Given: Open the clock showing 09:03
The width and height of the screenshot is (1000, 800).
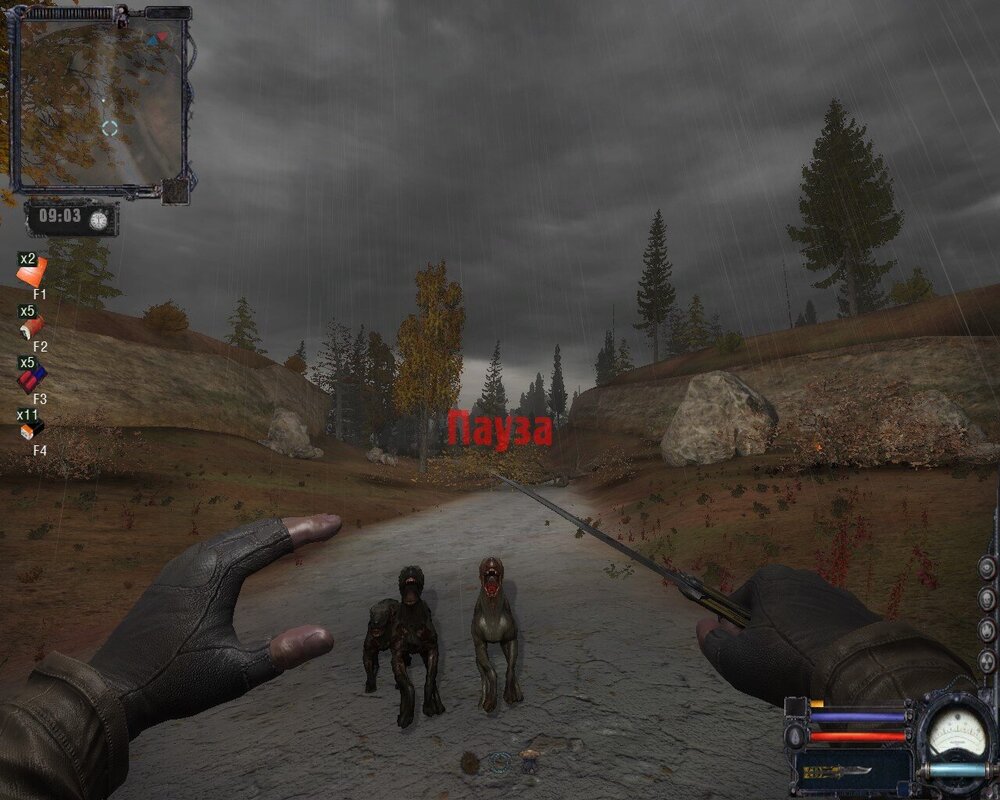Looking at the screenshot, I should (72, 218).
